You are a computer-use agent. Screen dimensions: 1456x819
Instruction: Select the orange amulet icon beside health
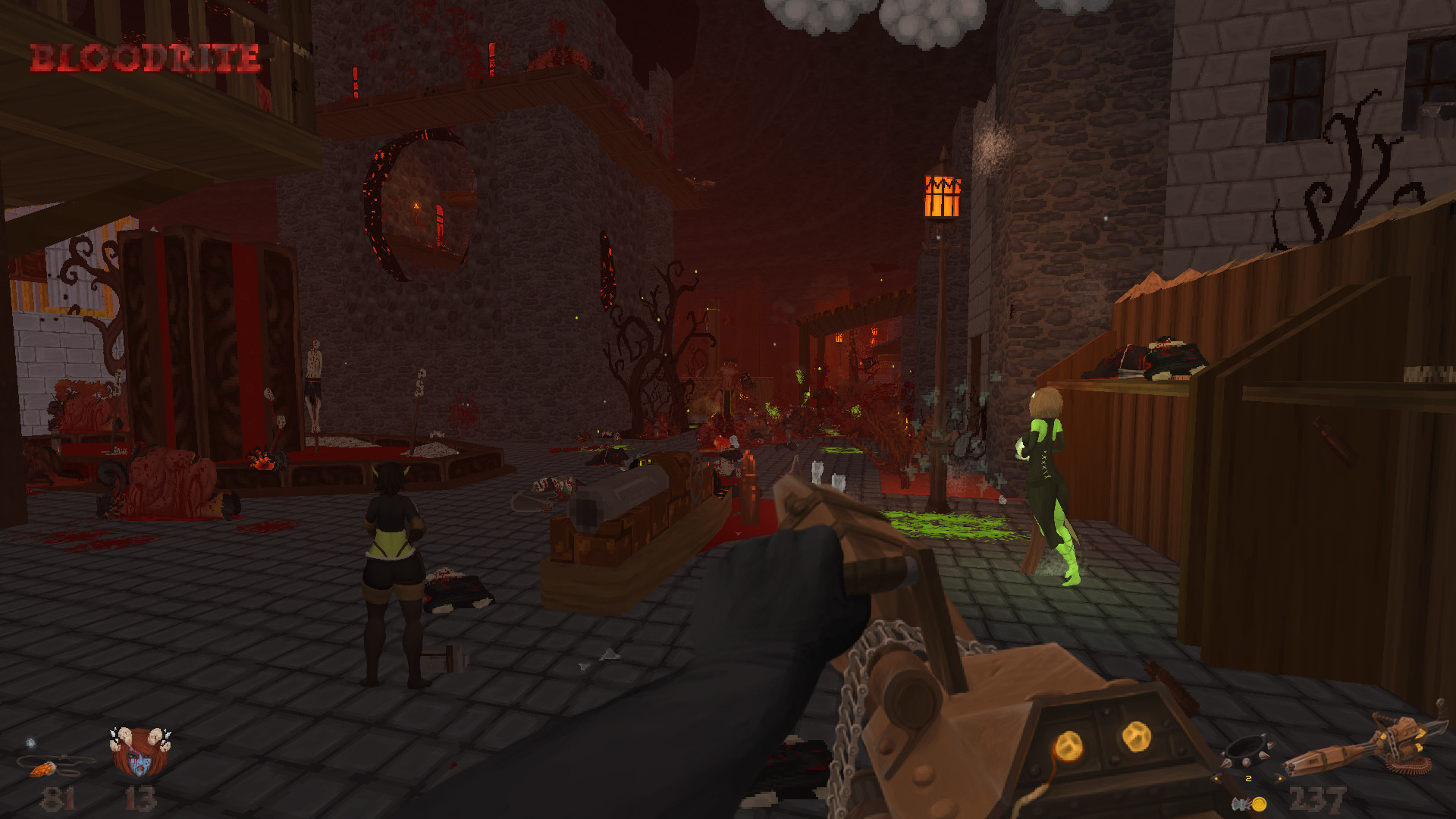pyautogui.click(x=45, y=770)
